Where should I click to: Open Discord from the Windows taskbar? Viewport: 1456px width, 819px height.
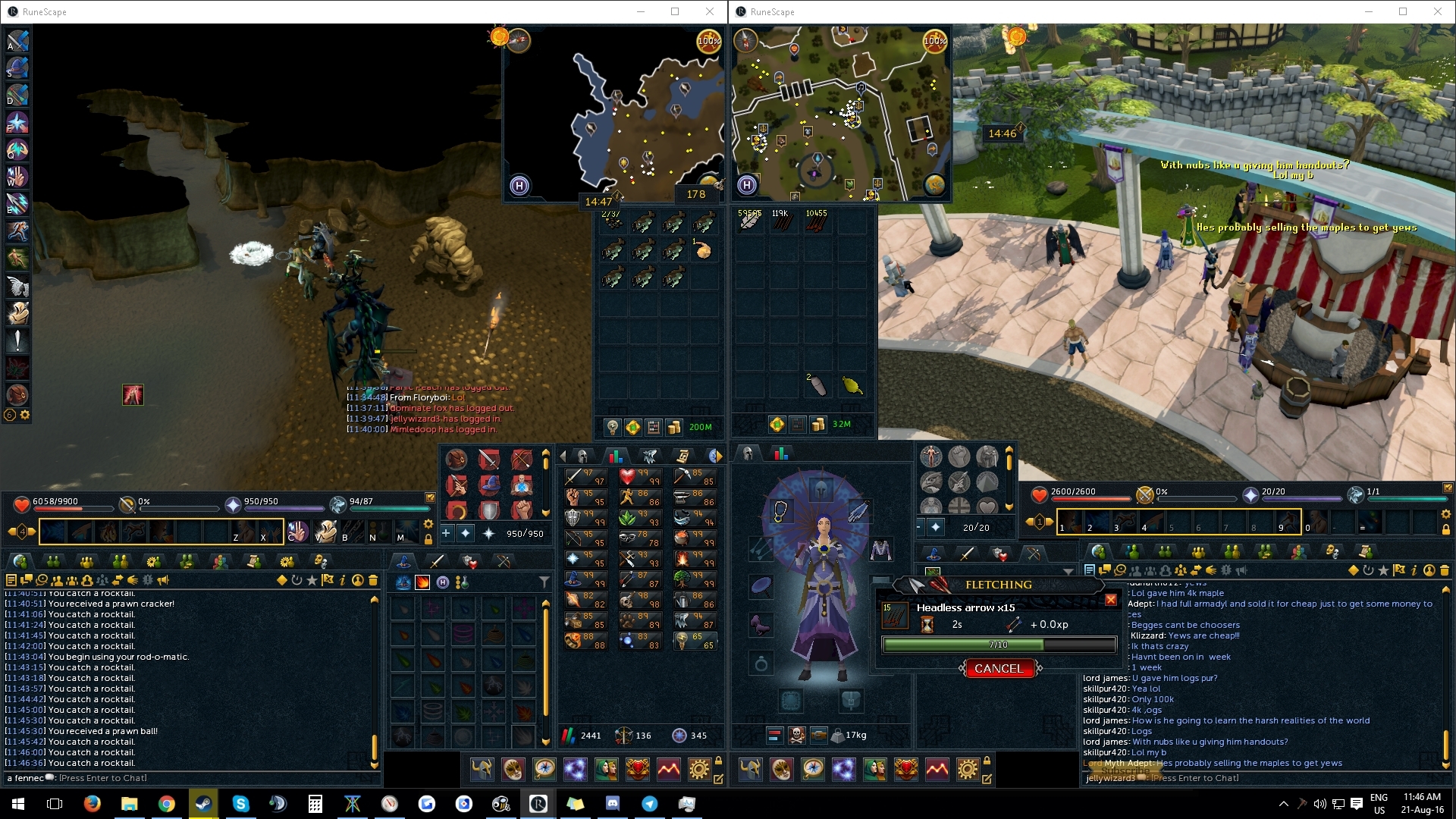pos(613,803)
